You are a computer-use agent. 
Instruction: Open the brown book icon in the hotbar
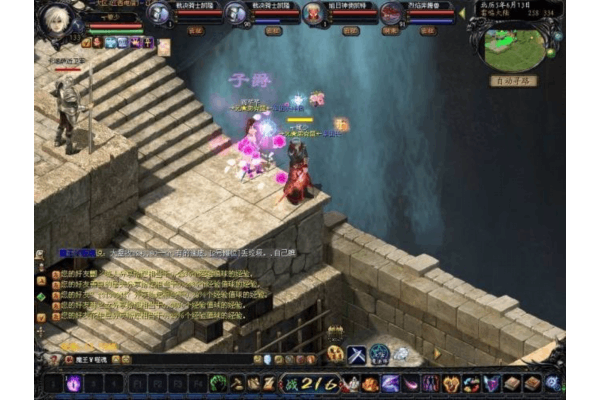[512, 383]
